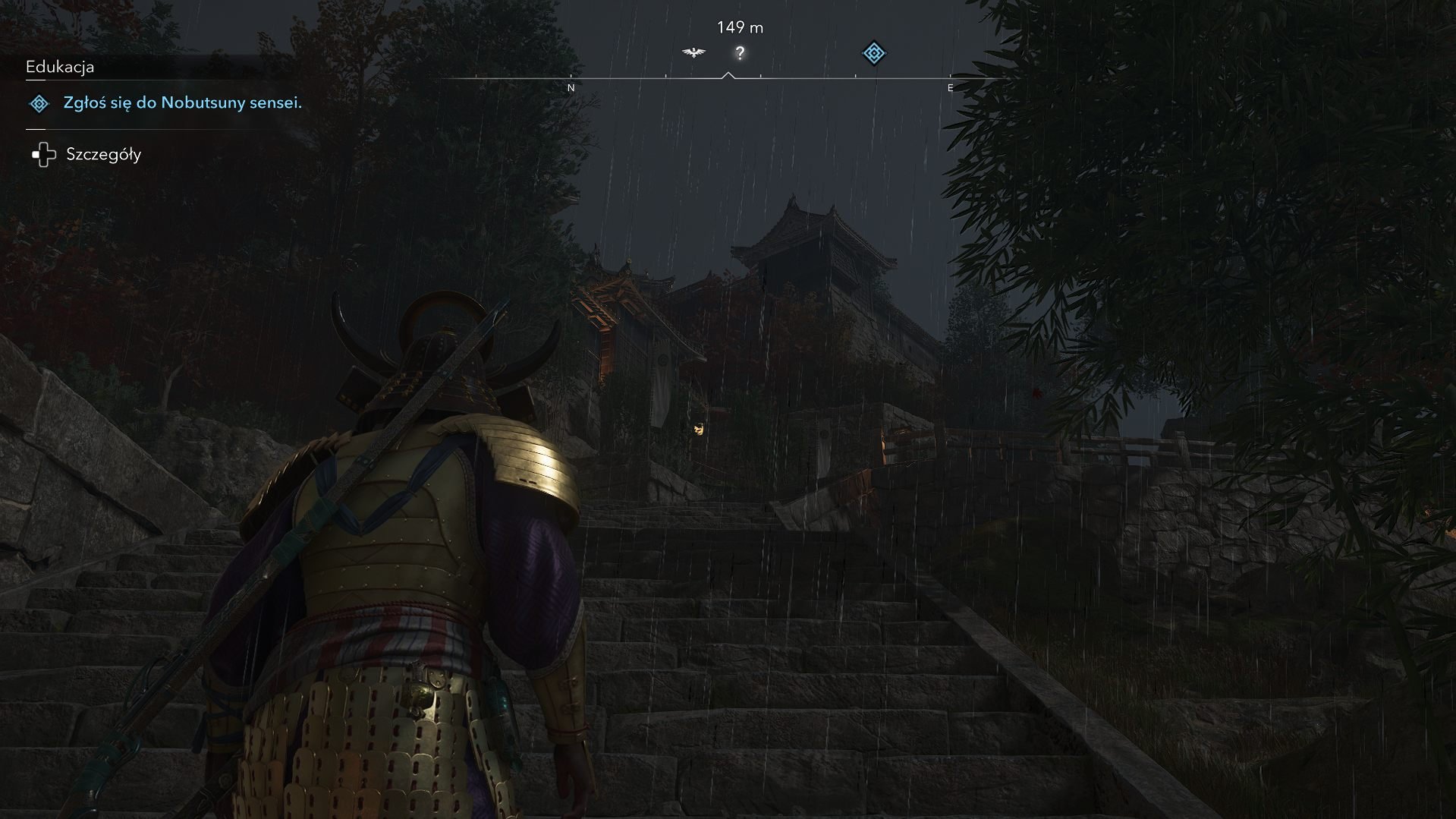The image size is (1456, 819).
Task: Select the blue diamond quest compass marker
Action: [x=874, y=53]
